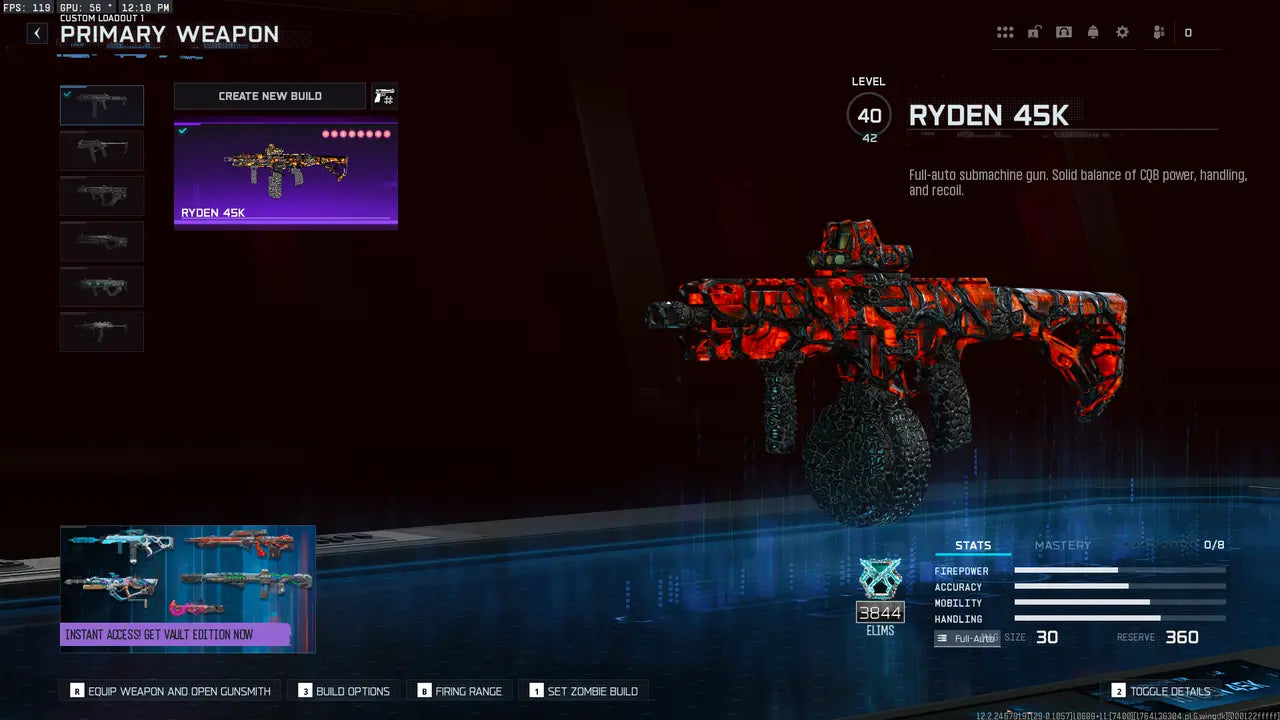Click the Full-Auto fire mode icon
1280x720 pixels.
(966, 638)
